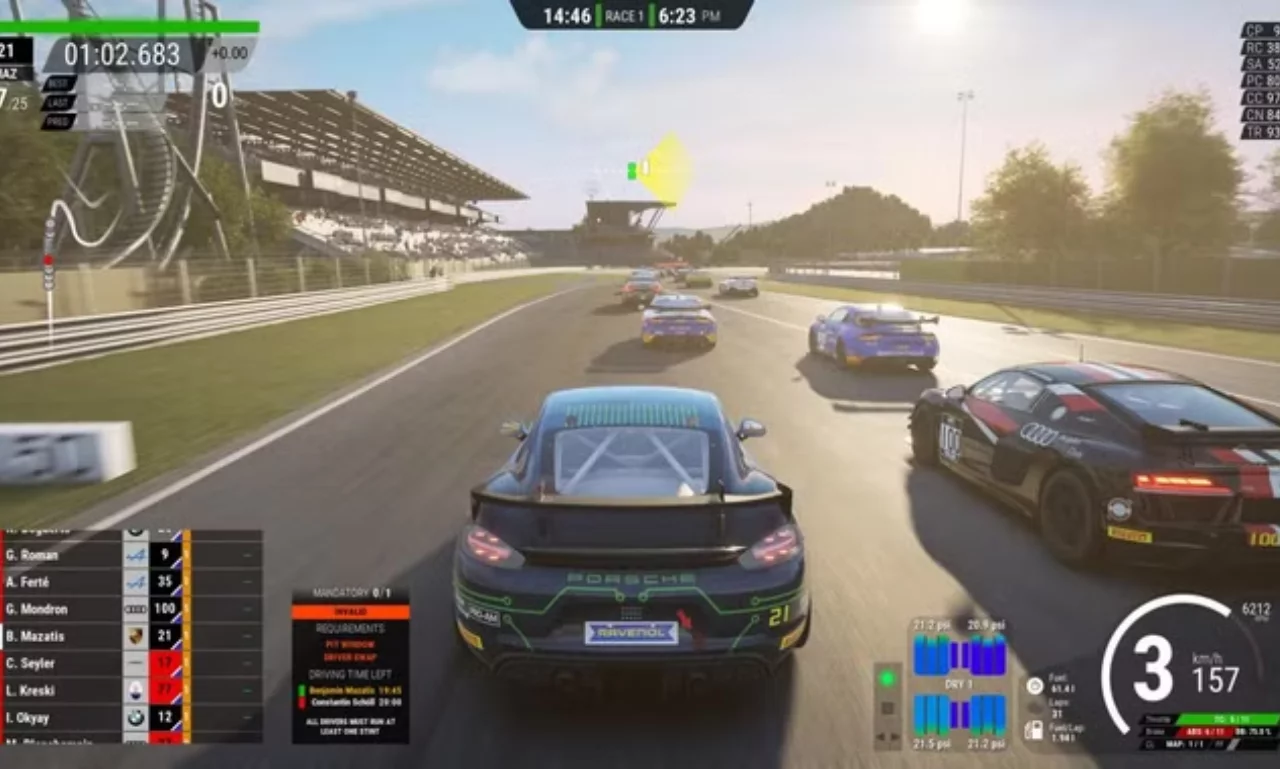Click the BMW logo beside I. Okyay
Image resolution: width=1280 pixels, height=769 pixels.
tap(136, 717)
